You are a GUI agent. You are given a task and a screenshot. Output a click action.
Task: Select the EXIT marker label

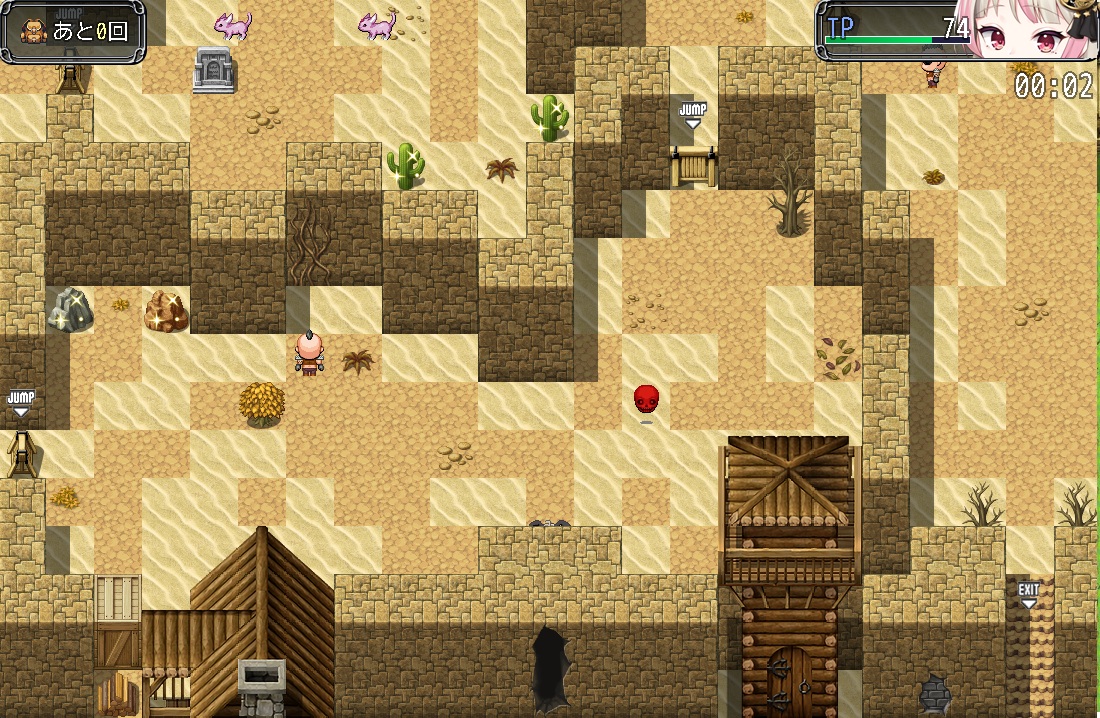click(x=1028, y=592)
